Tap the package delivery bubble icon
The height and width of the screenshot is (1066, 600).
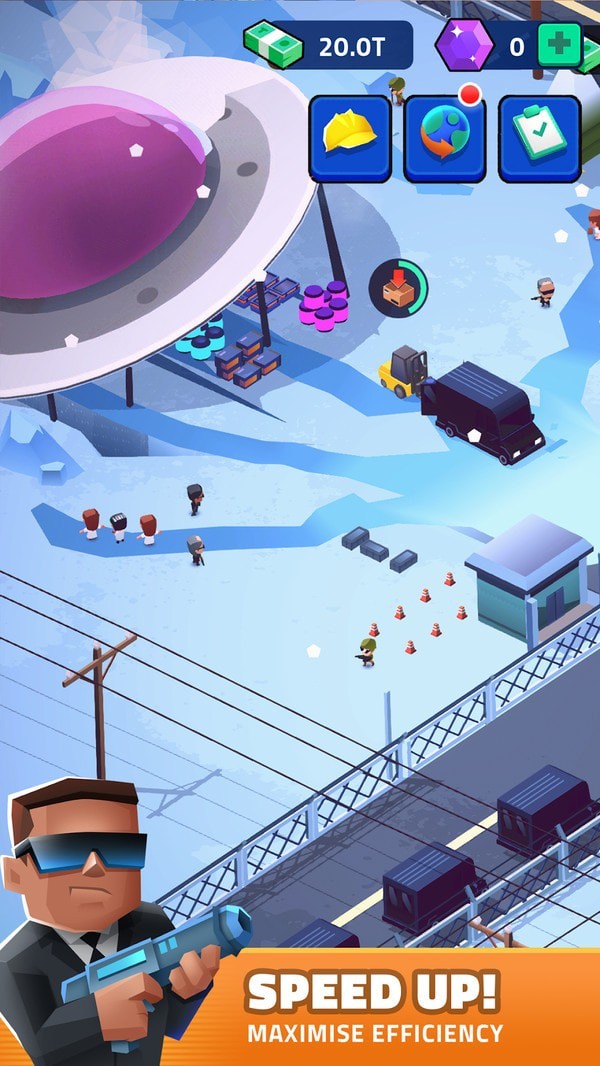pyautogui.click(x=398, y=288)
